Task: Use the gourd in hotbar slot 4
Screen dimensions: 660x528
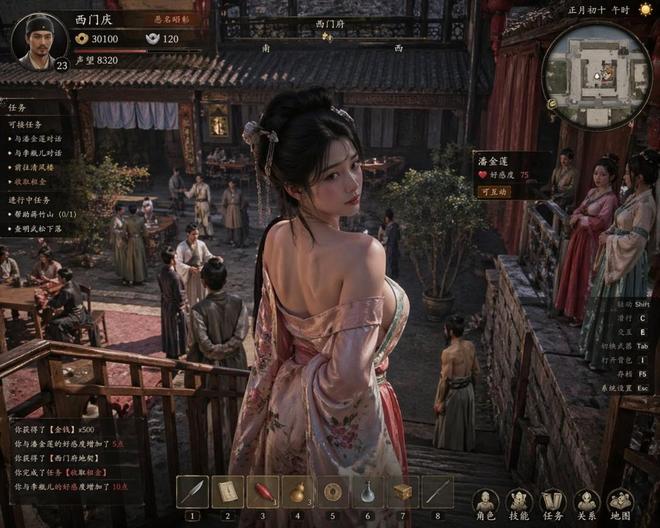Action: 297,492
